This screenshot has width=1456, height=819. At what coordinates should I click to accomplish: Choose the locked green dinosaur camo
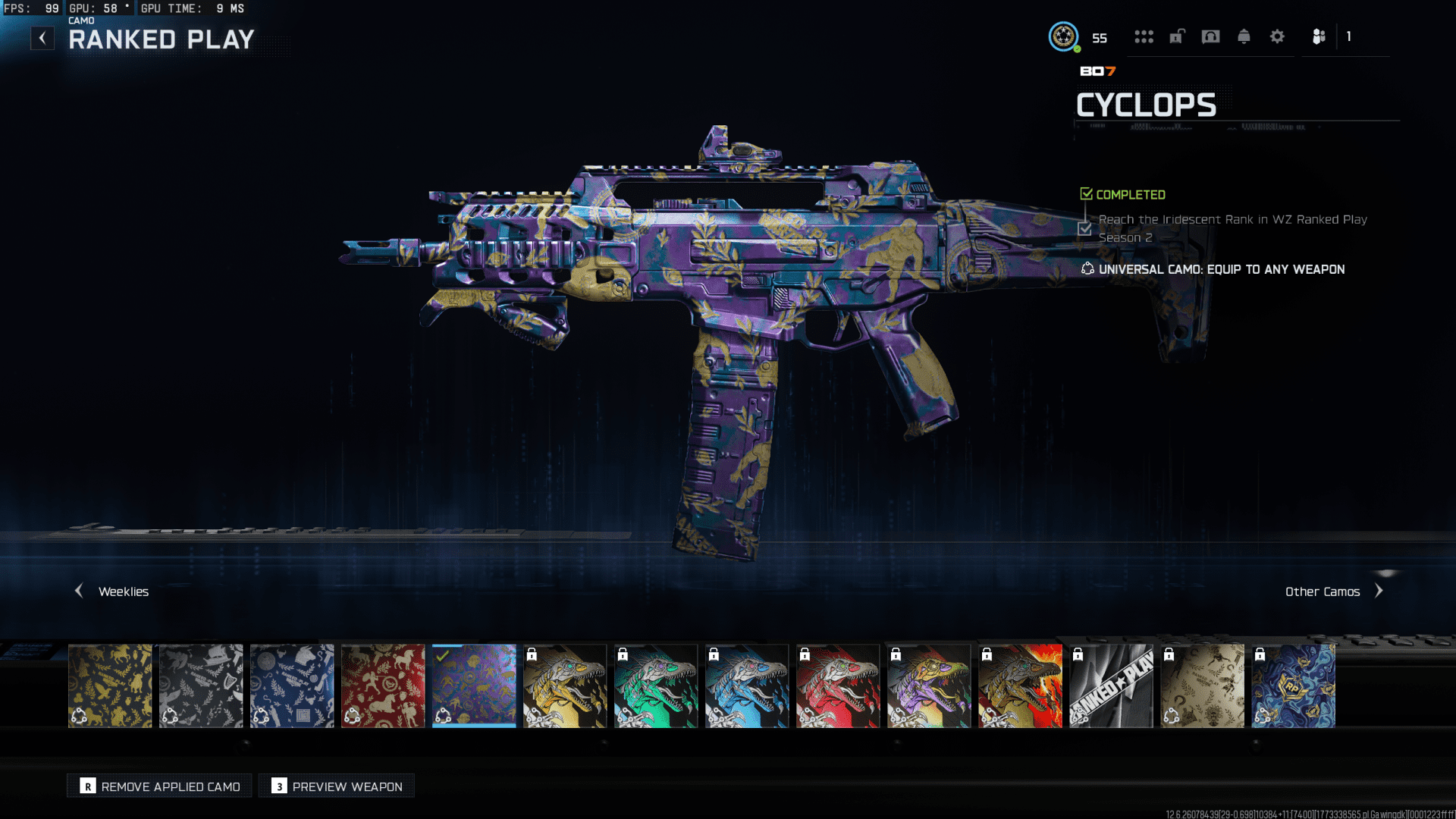[656, 686]
